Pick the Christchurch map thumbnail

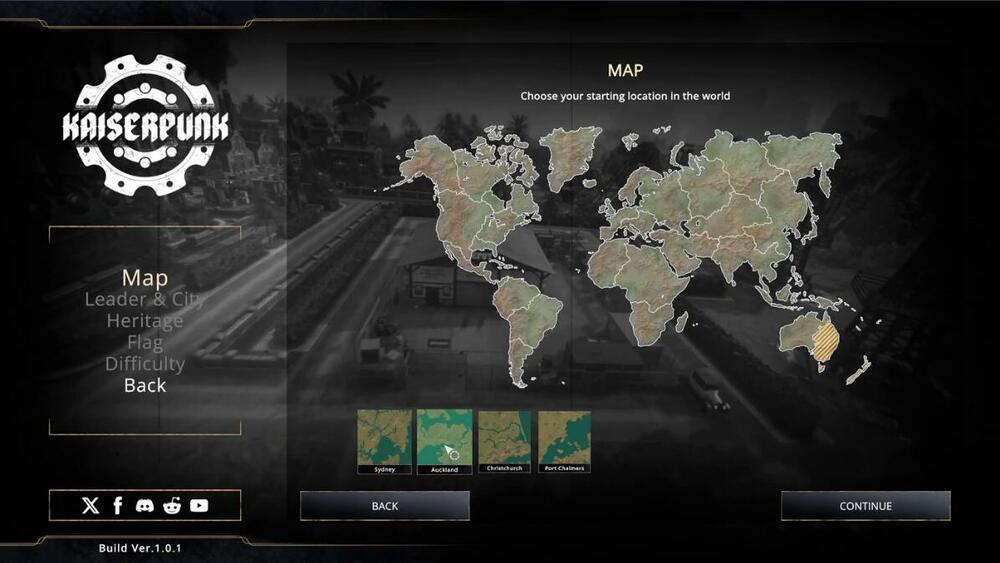click(x=504, y=438)
